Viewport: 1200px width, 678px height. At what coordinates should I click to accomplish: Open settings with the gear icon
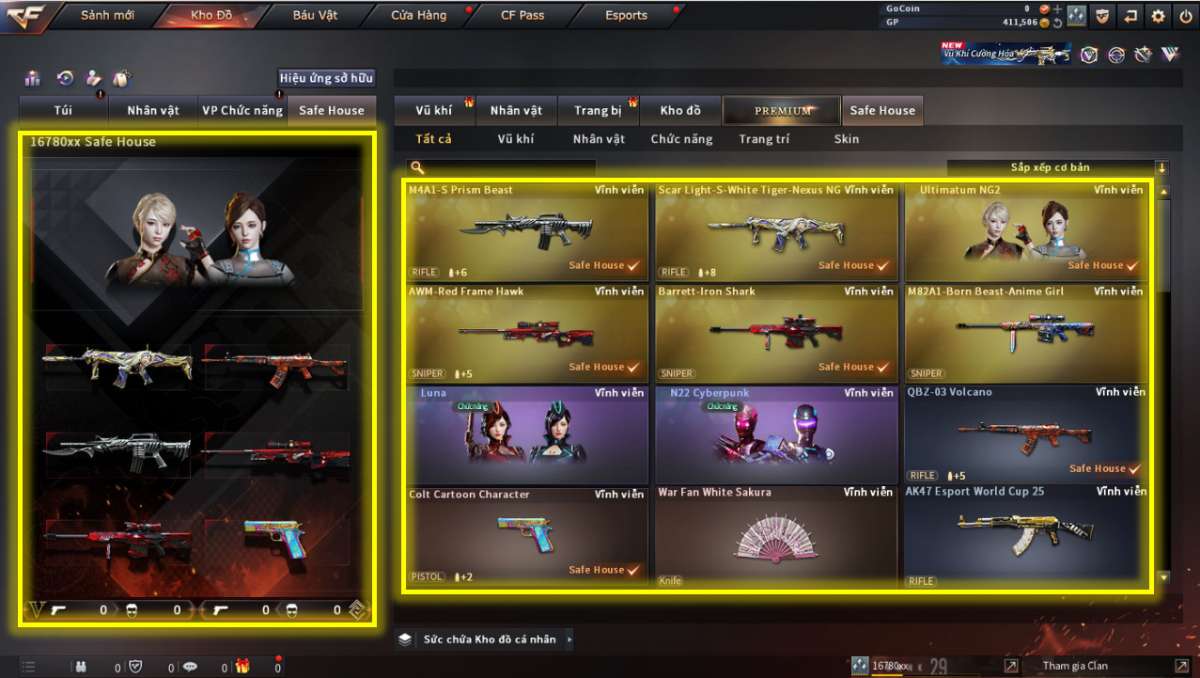(1158, 16)
